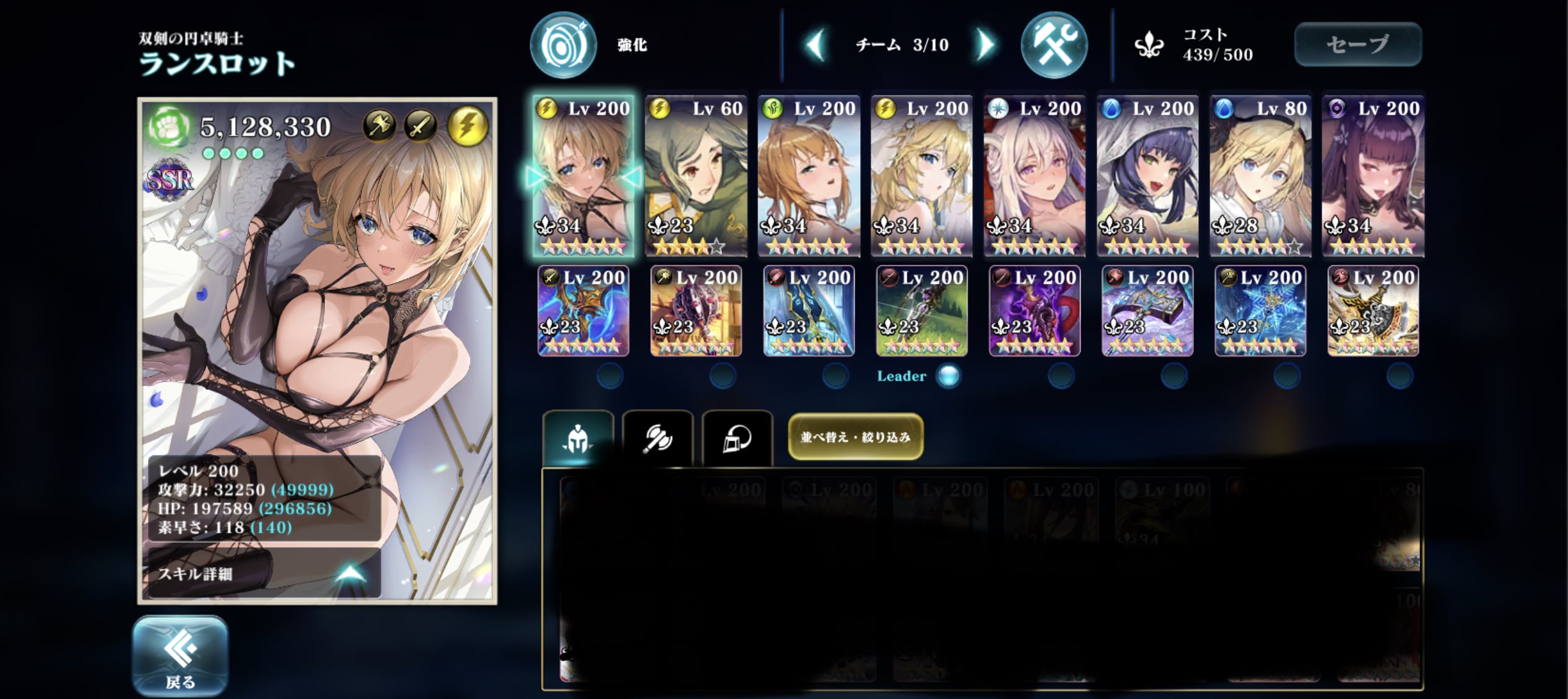Go back using the 戻る button
The image size is (1568, 699).
[180, 656]
